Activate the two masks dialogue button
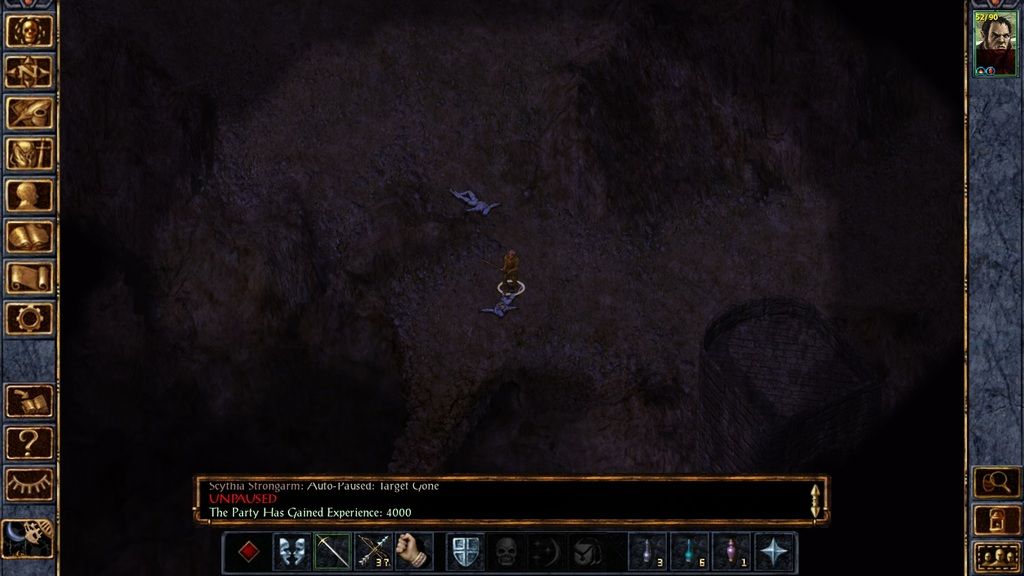 (291, 552)
